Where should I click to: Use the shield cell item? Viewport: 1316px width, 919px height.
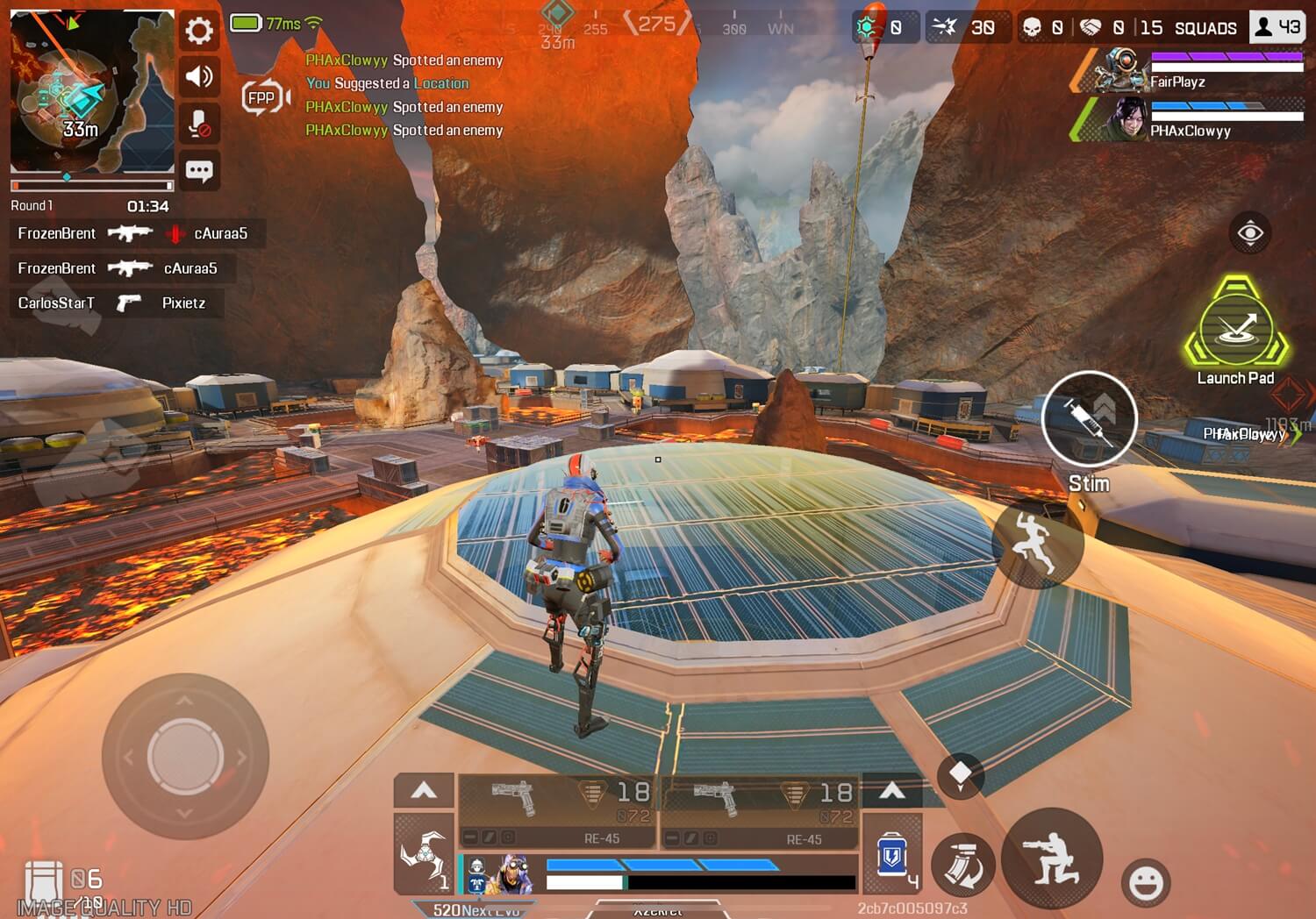click(892, 856)
